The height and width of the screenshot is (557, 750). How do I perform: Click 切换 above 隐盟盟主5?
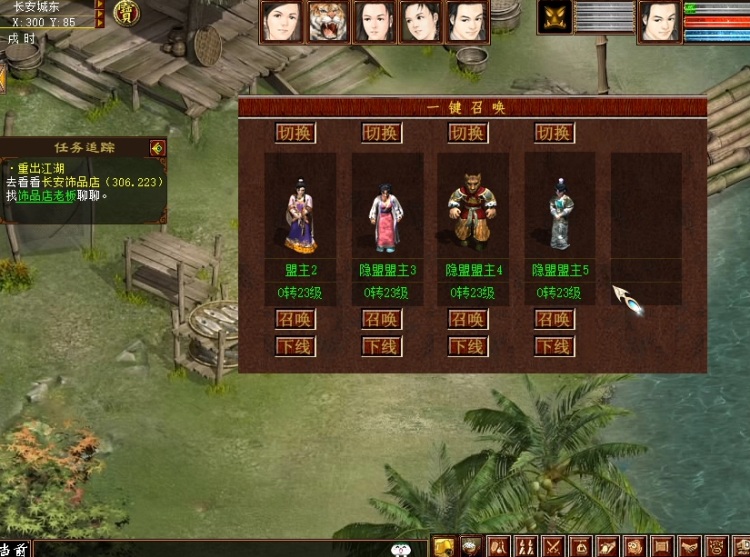(554, 133)
